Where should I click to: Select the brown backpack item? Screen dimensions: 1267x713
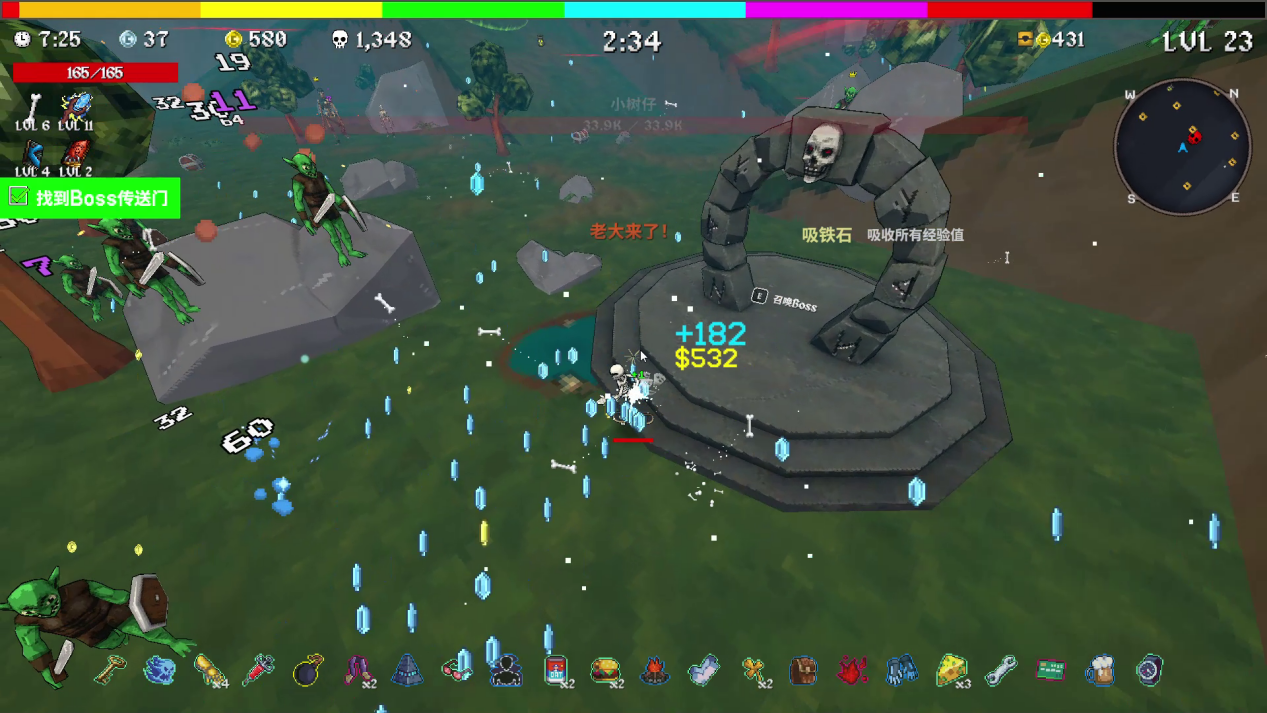(803, 670)
